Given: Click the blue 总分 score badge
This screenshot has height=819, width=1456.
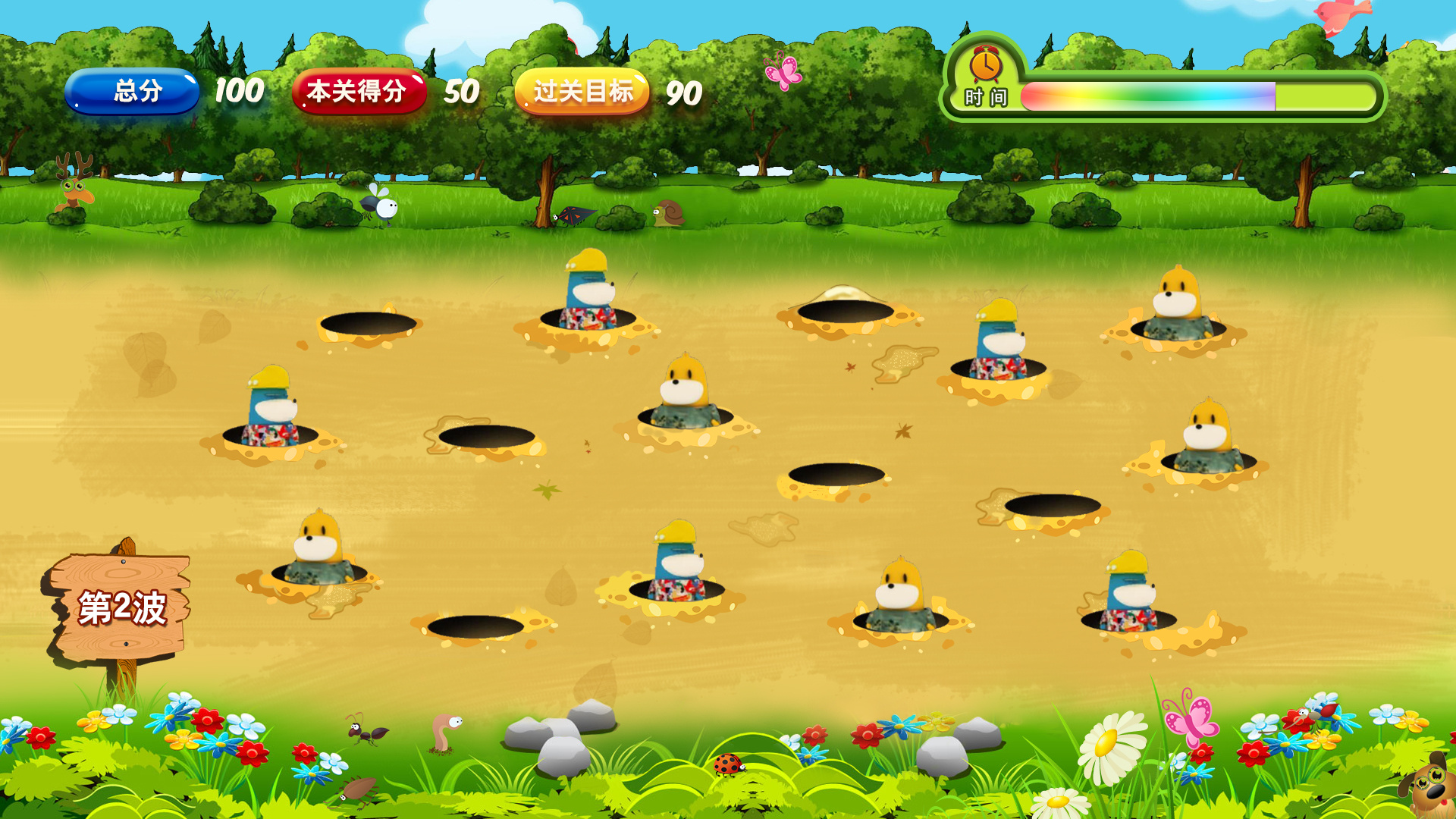Looking at the screenshot, I should (136, 93).
